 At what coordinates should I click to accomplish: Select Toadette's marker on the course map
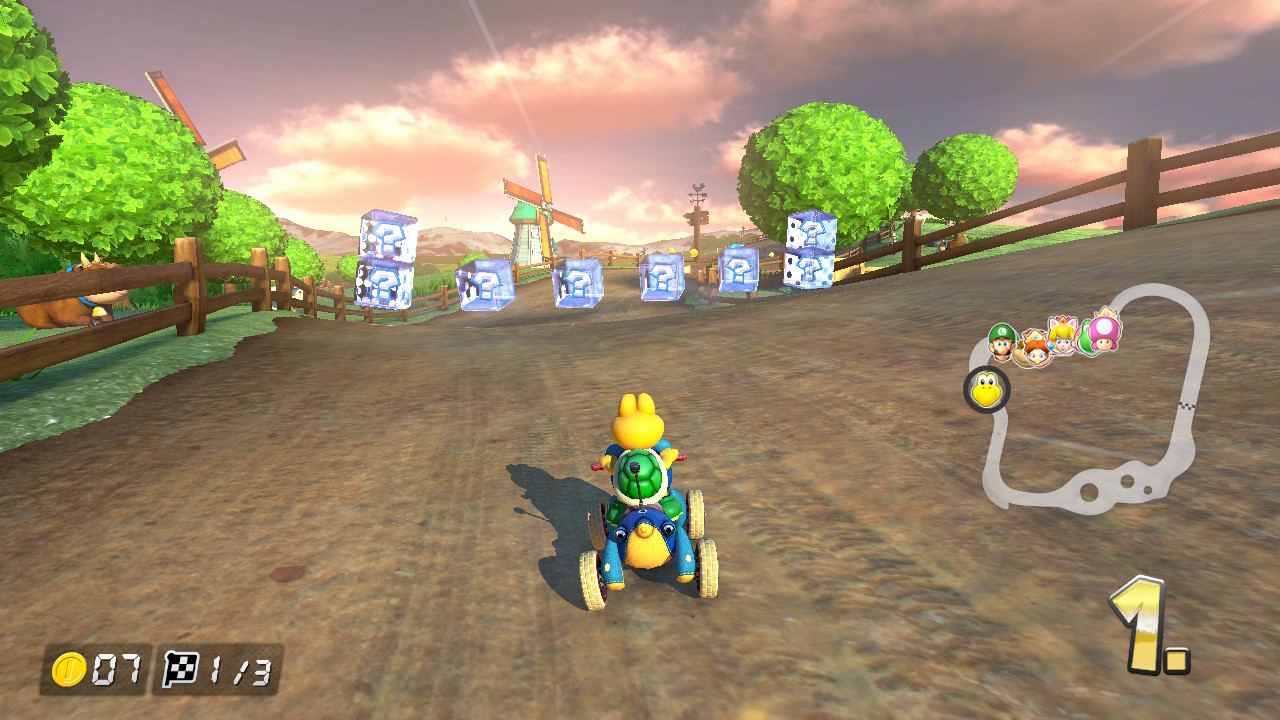tap(1104, 330)
